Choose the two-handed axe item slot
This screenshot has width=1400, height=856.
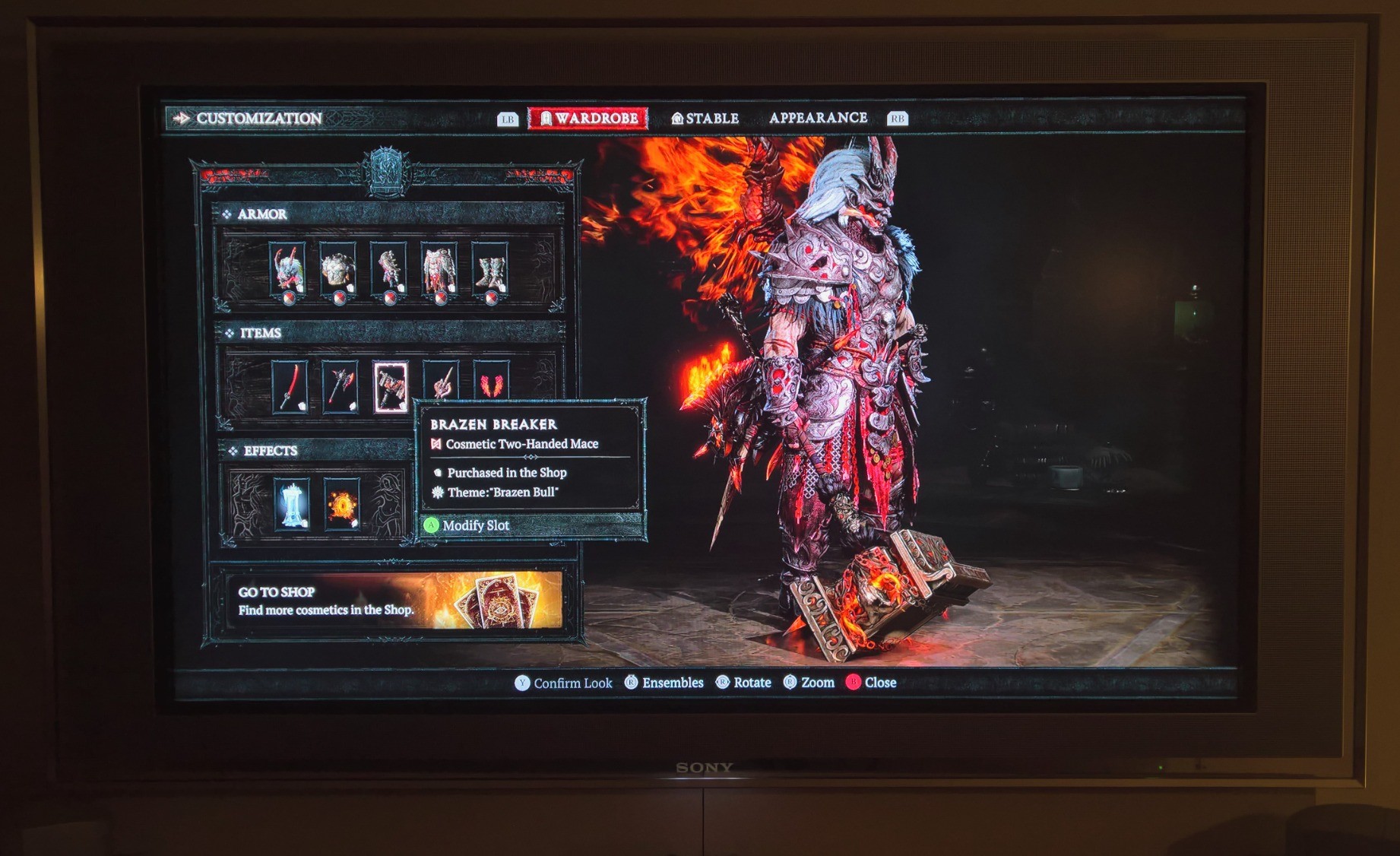(x=340, y=386)
